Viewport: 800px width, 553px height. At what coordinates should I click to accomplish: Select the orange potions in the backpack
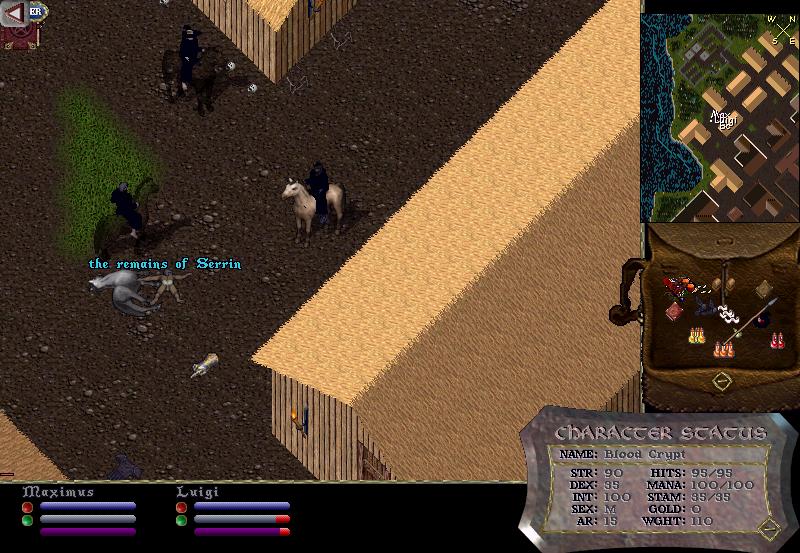pos(721,349)
